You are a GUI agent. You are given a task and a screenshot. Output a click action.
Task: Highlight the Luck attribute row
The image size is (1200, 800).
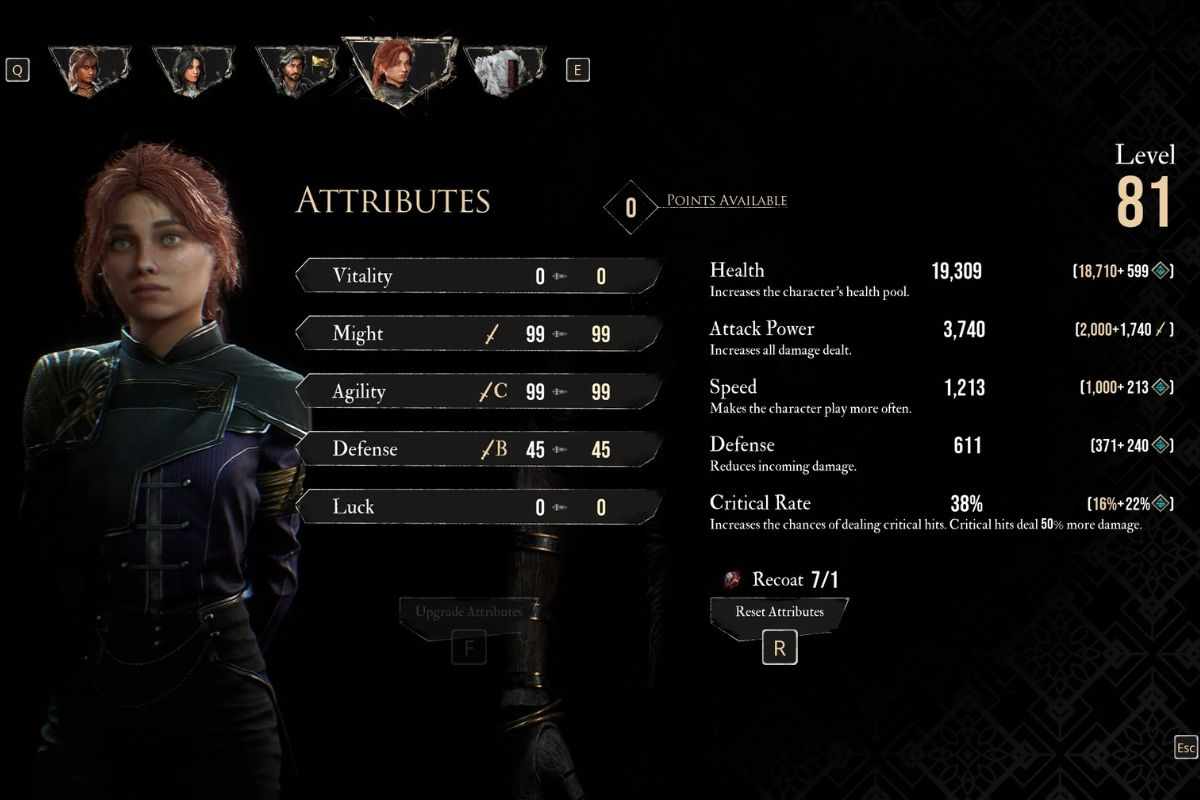[478, 507]
